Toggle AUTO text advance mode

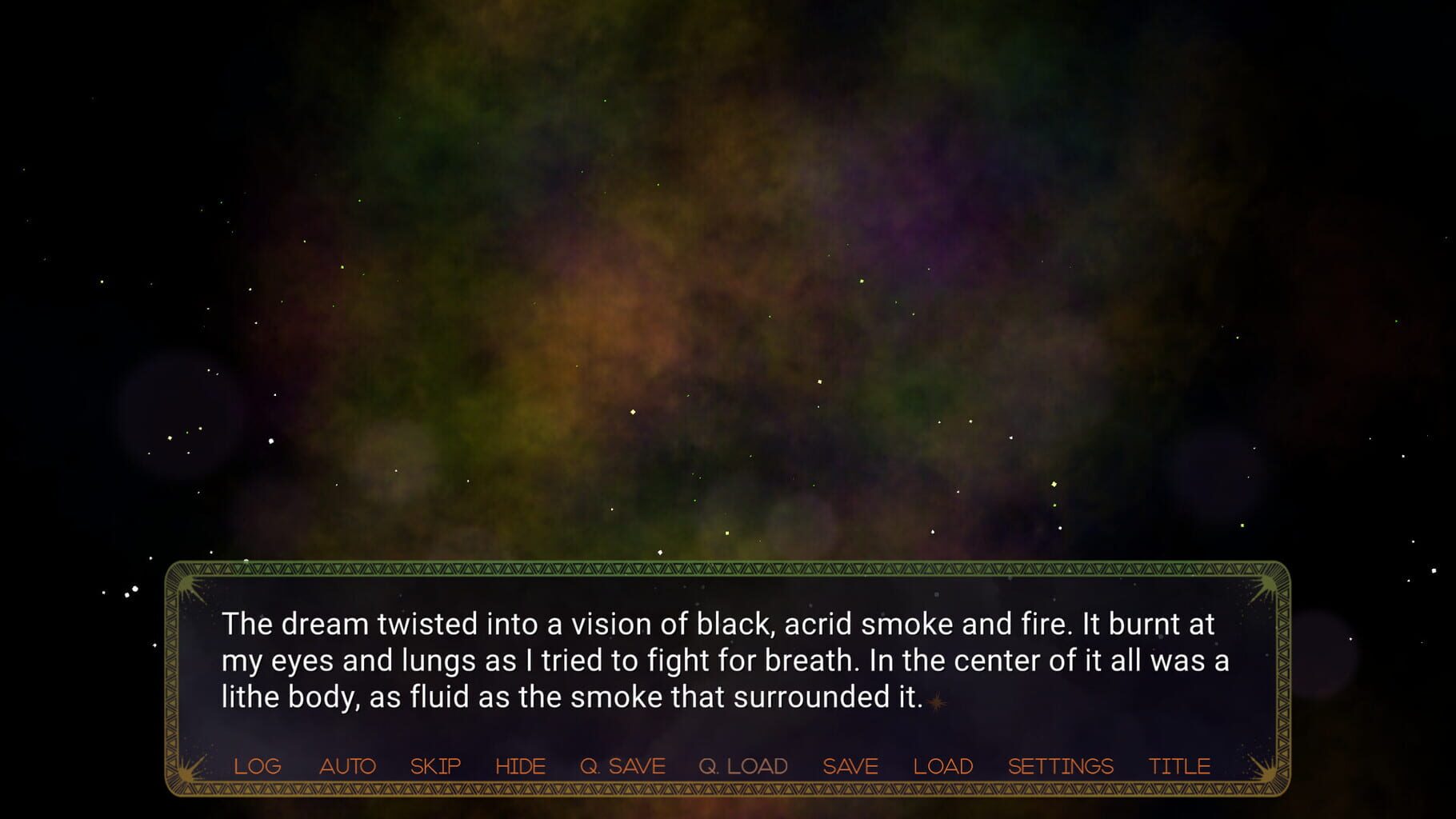click(347, 765)
